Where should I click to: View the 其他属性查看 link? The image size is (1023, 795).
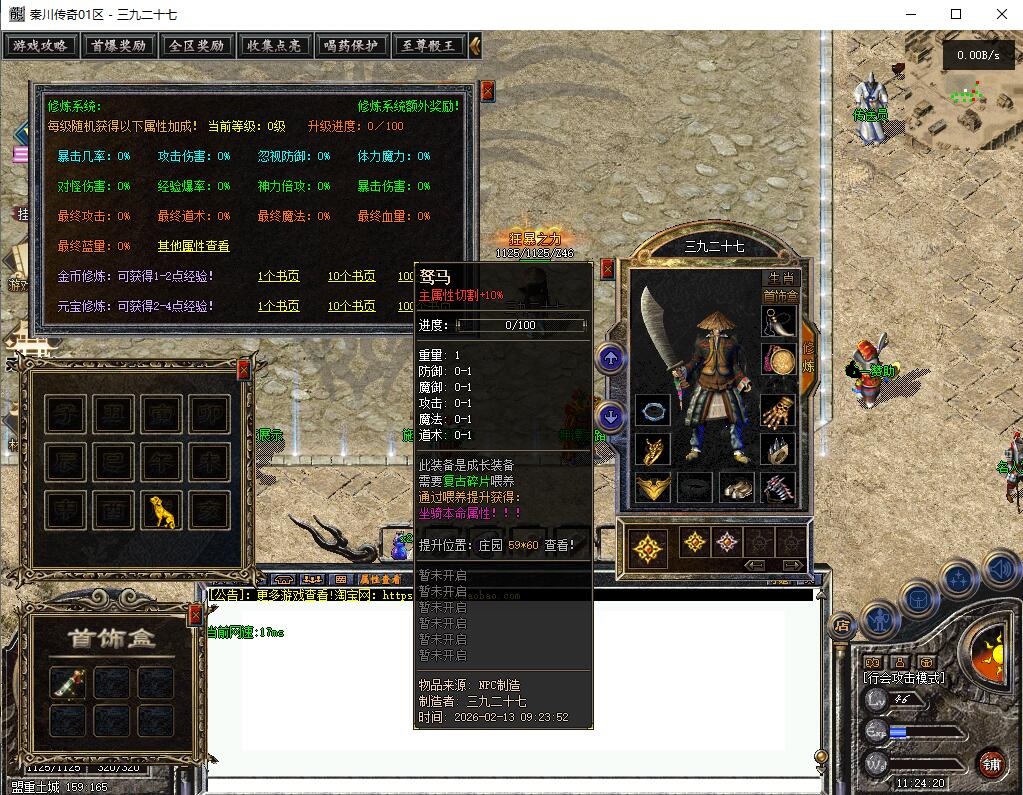point(193,246)
